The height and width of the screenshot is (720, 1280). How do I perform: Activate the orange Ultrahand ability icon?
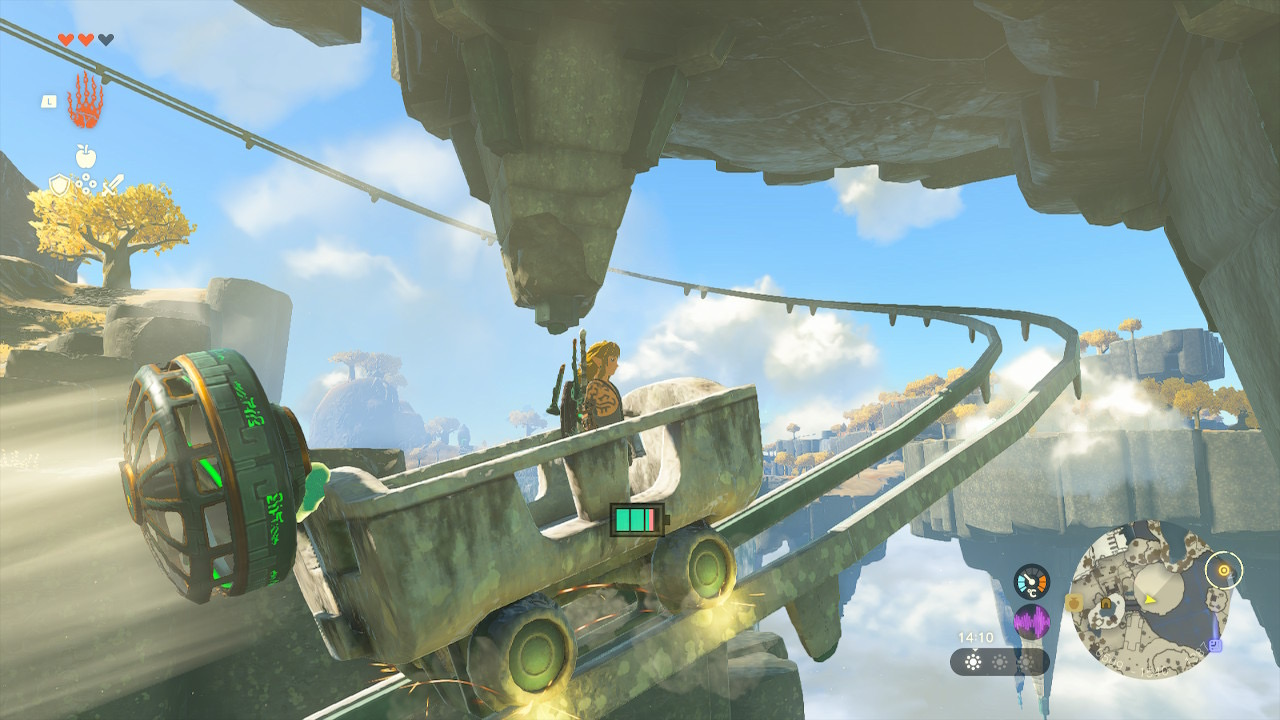85,101
